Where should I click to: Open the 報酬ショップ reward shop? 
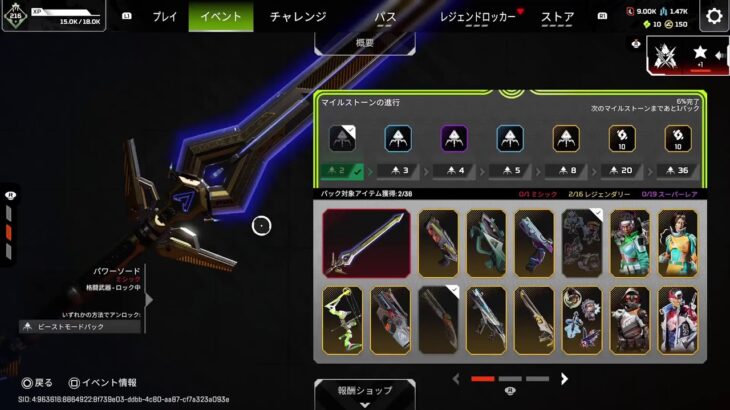365,391
